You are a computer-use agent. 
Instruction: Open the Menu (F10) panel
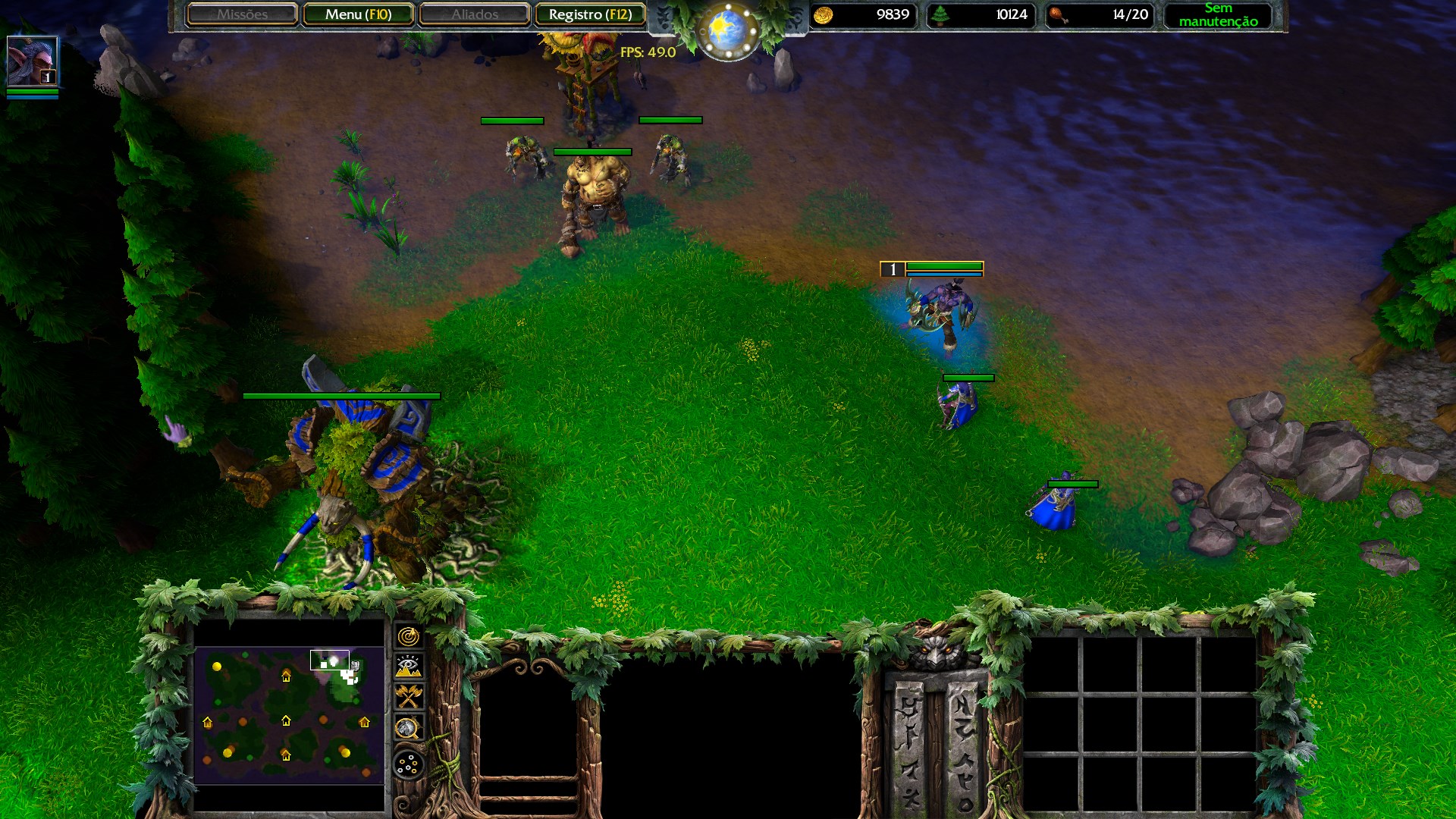(358, 14)
